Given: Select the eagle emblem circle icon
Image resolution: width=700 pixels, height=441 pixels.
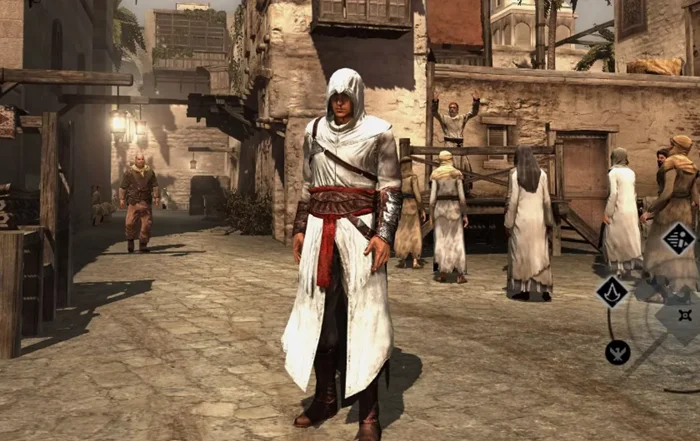Looking at the screenshot, I should point(617,352).
